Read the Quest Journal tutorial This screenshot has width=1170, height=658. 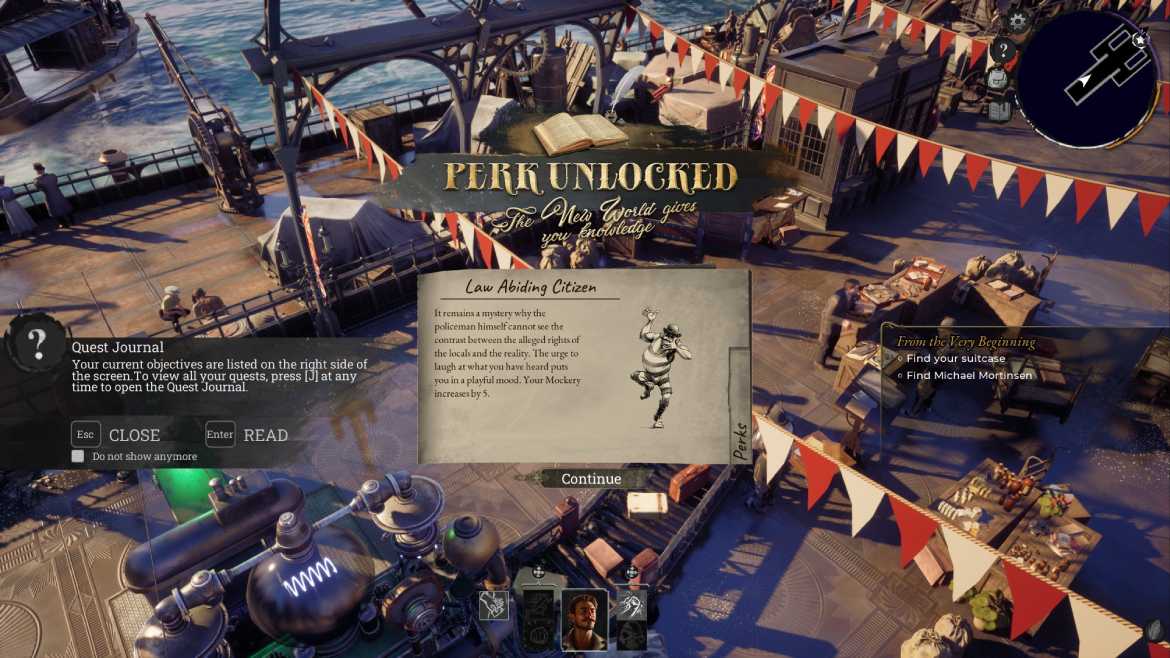[247, 435]
